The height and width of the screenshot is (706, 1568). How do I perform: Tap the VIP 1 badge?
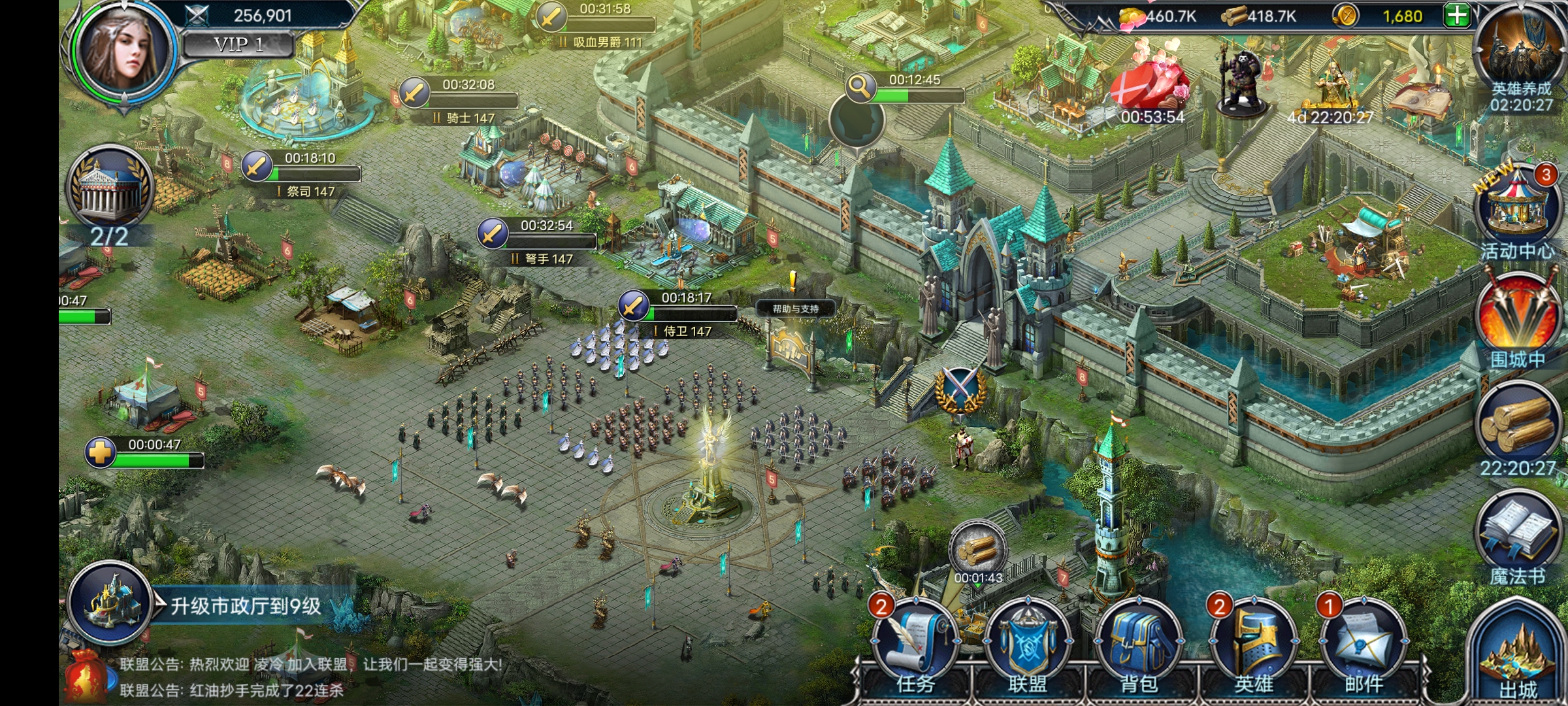tap(238, 44)
